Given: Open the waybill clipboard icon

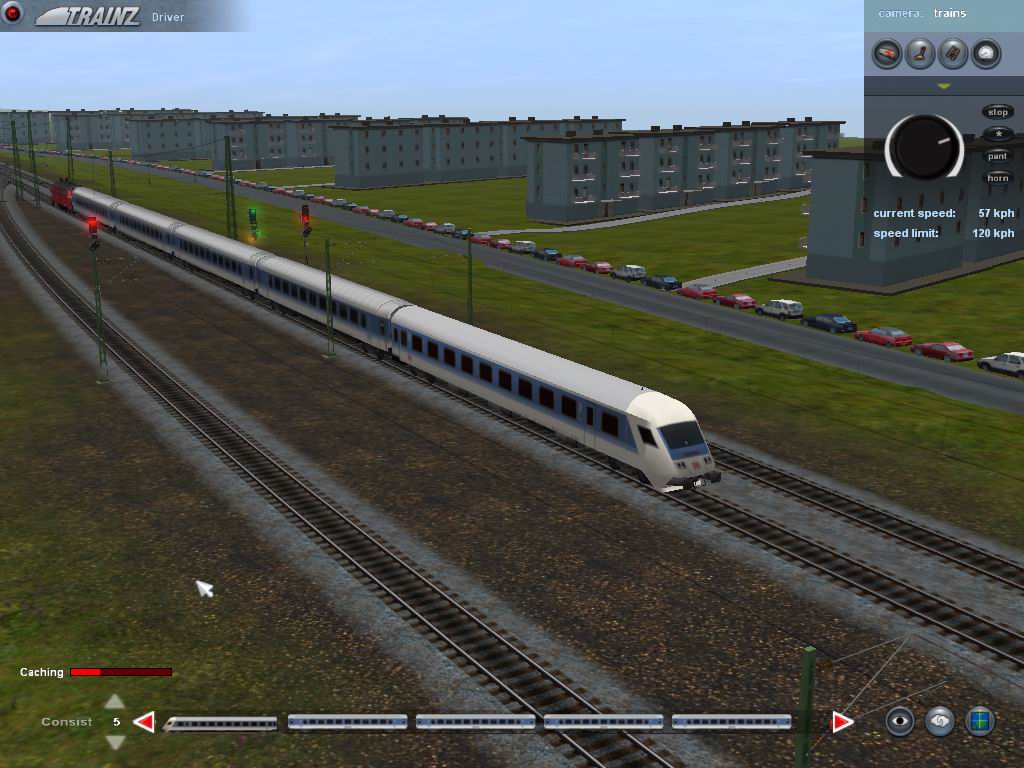Looking at the screenshot, I should point(953,53).
